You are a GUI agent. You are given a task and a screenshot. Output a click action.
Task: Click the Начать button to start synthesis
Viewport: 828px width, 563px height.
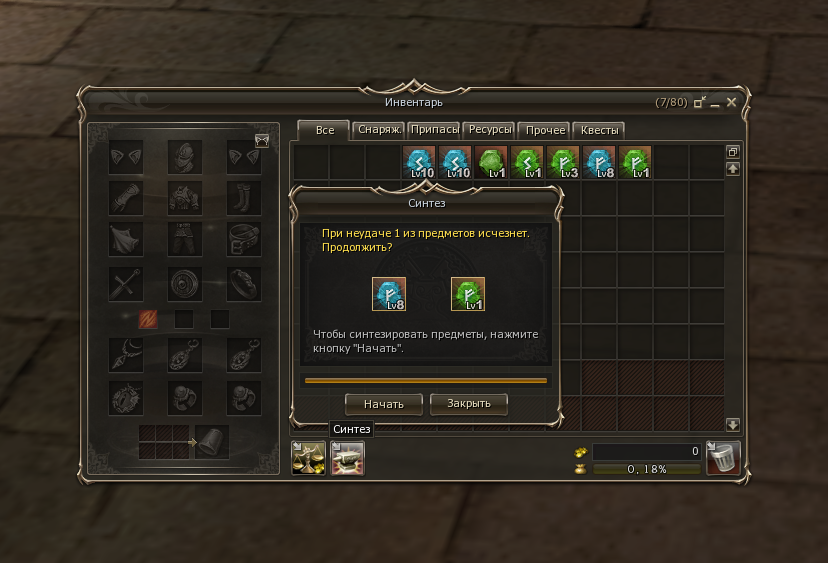(x=384, y=404)
